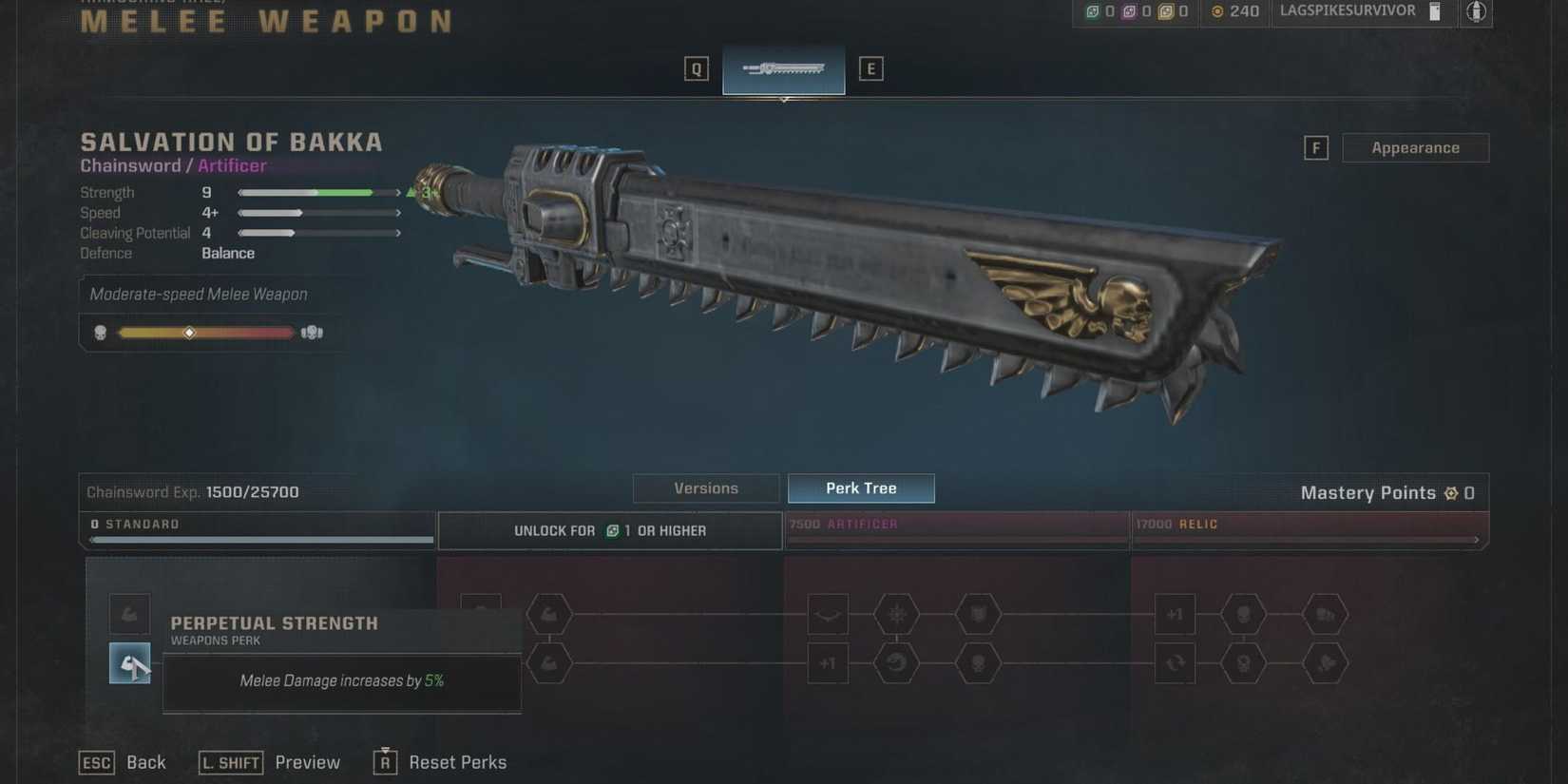This screenshot has width=1568, height=784.
Task: Select the Perk Tree tab
Action: 861,488
